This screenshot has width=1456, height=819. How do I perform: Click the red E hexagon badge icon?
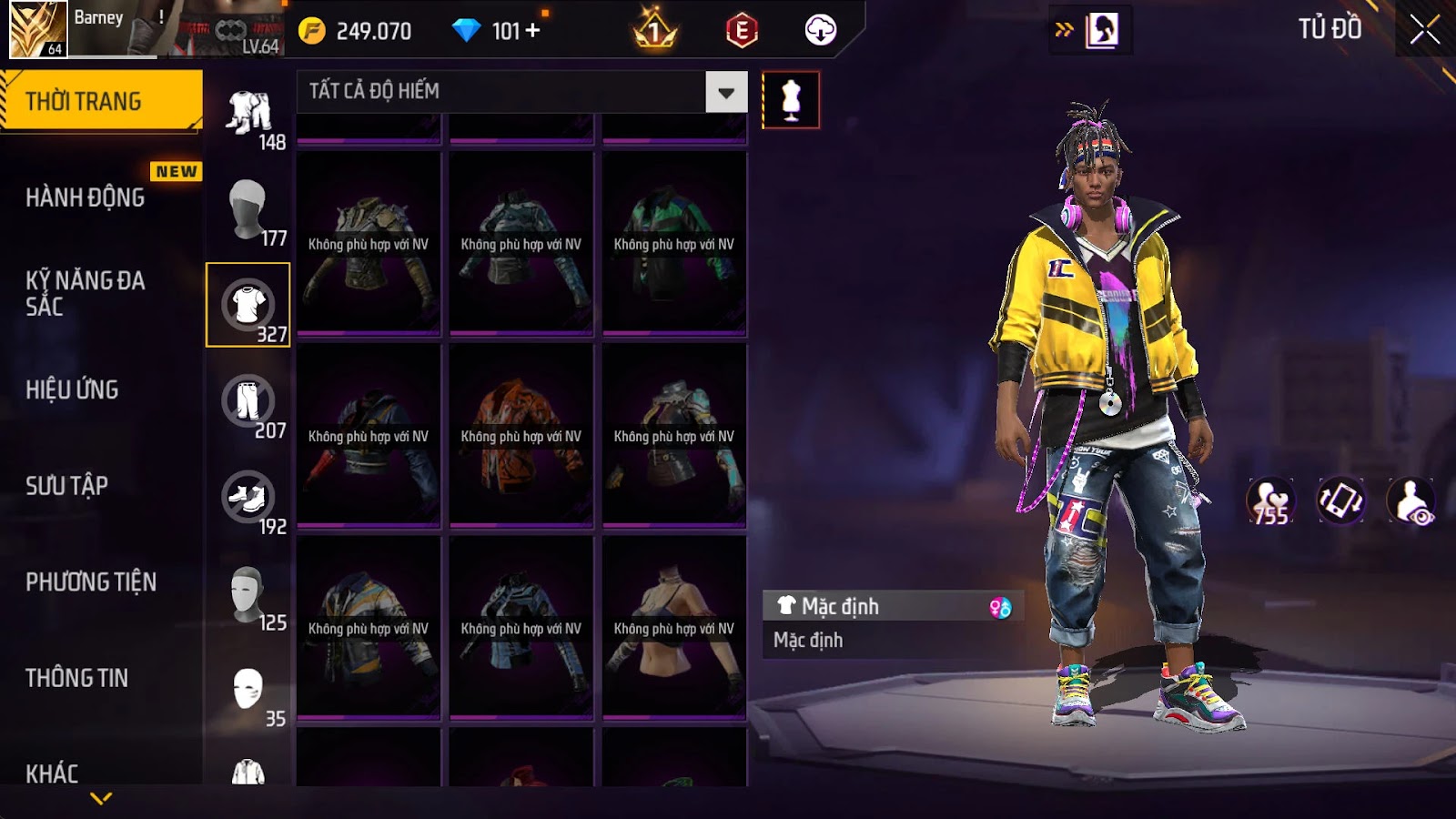click(x=742, y=31)
